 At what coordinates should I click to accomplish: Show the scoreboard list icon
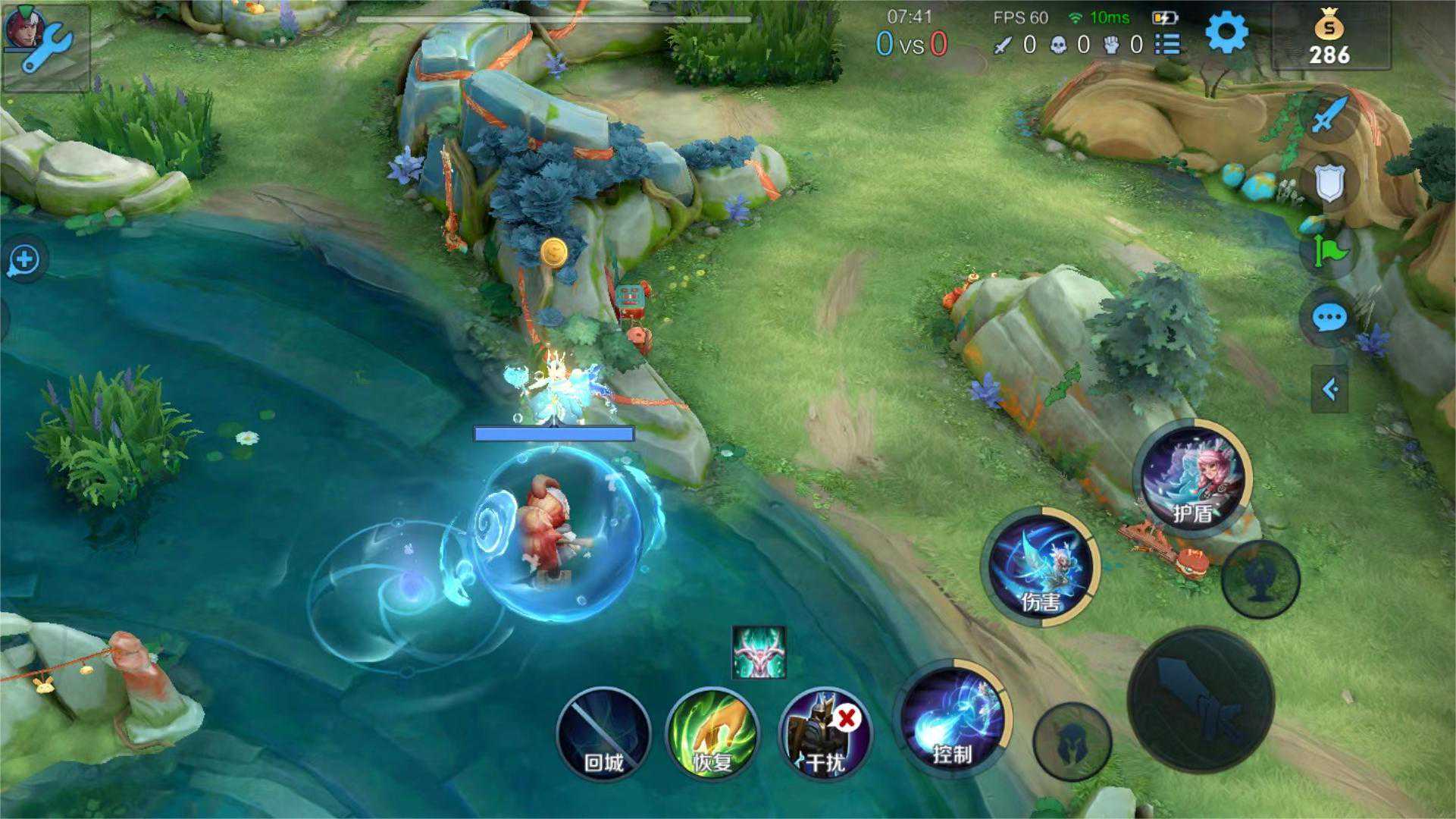(x=1167, y=45)
